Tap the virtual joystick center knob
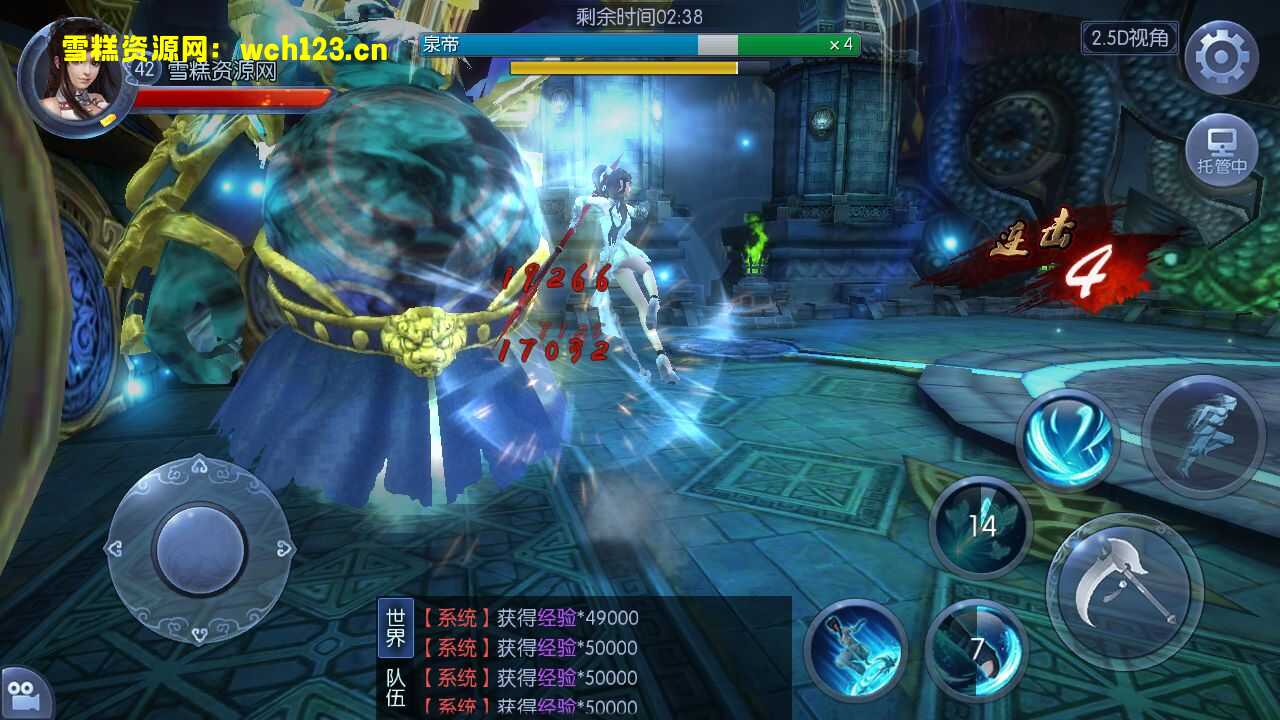This screenshot has height=720, width=1280. (200, 549)
